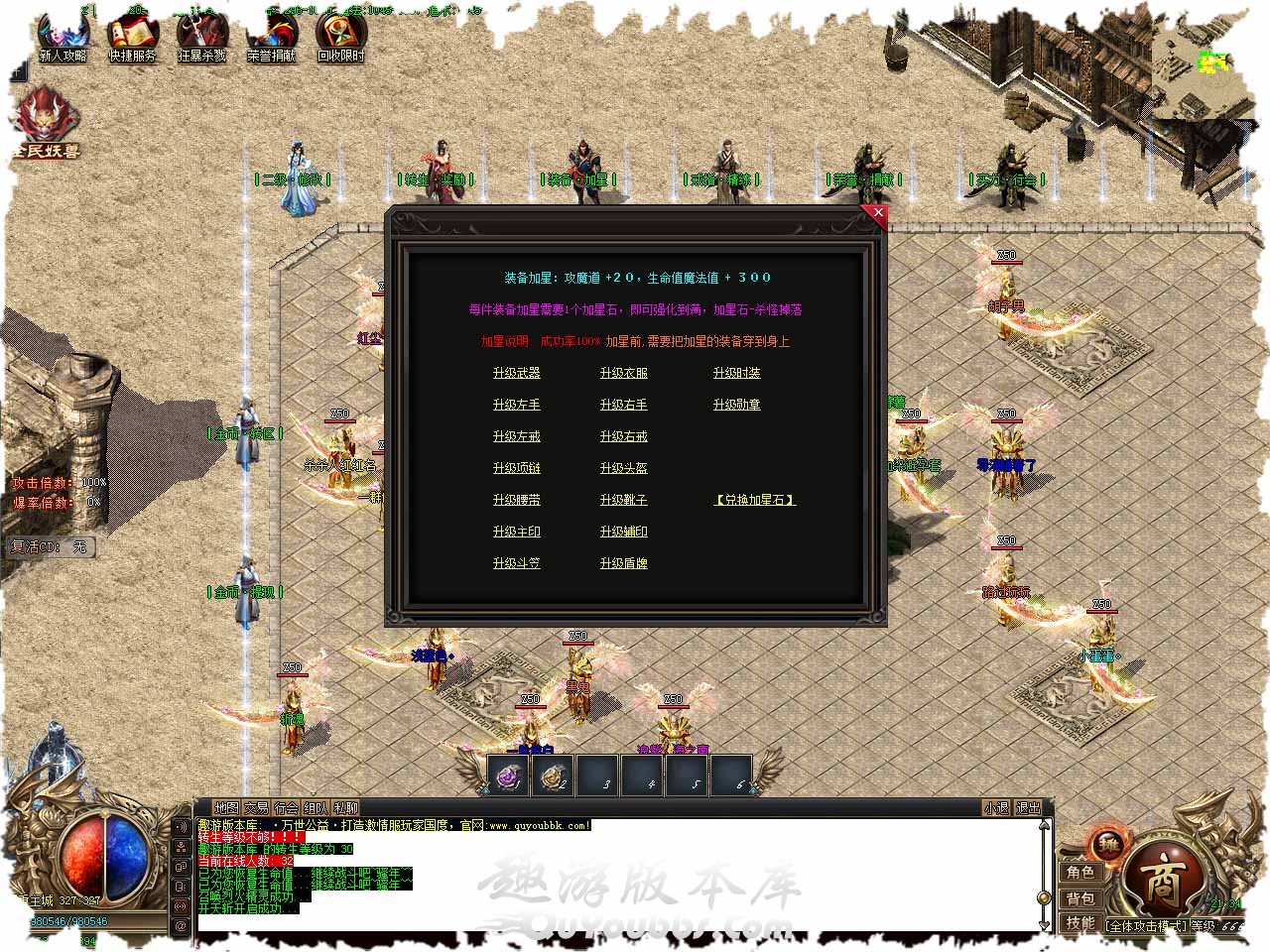Click the 退出 exit button
This screenshot has width=1270, height=952.
coord(1028,808)
